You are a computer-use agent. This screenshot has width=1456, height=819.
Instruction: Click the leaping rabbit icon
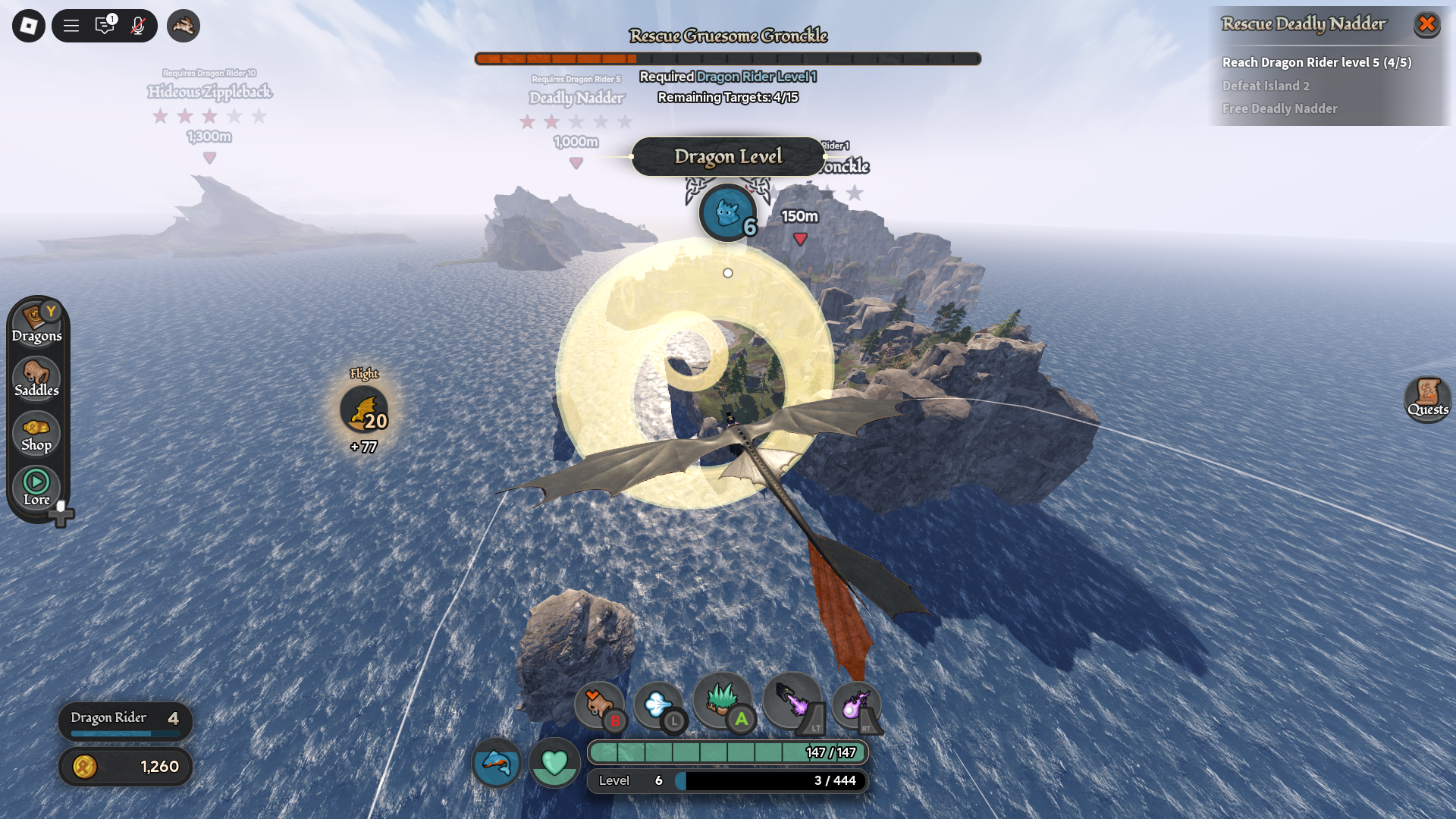[184, 26]
